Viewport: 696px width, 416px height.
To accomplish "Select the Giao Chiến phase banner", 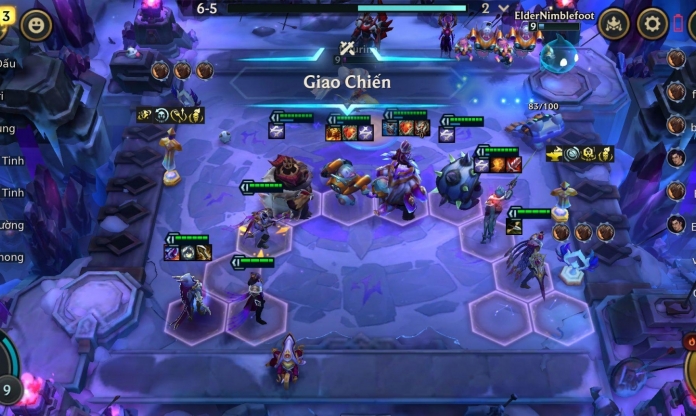I will 347,81.
